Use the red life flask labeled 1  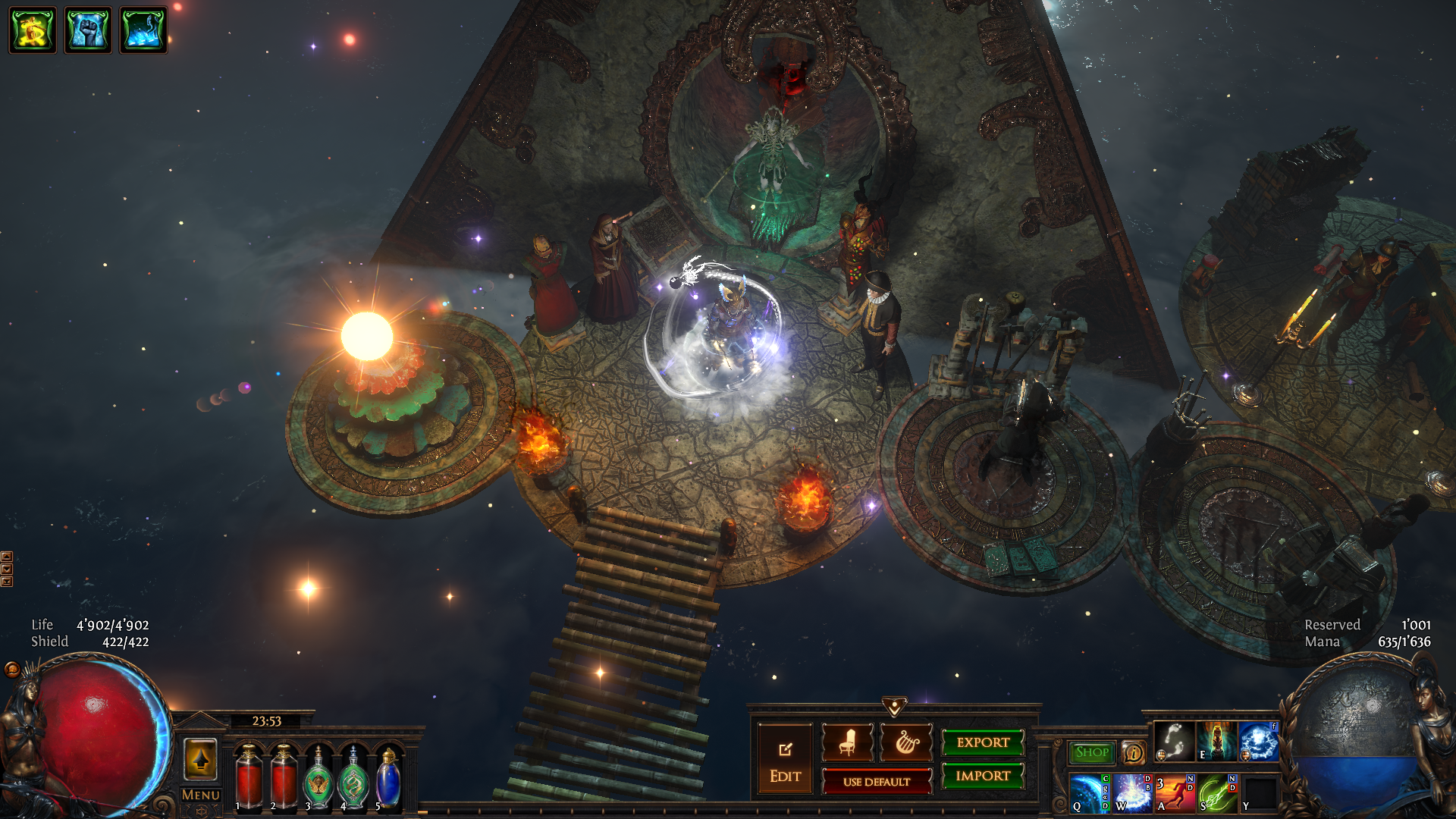tap(249, 777)
